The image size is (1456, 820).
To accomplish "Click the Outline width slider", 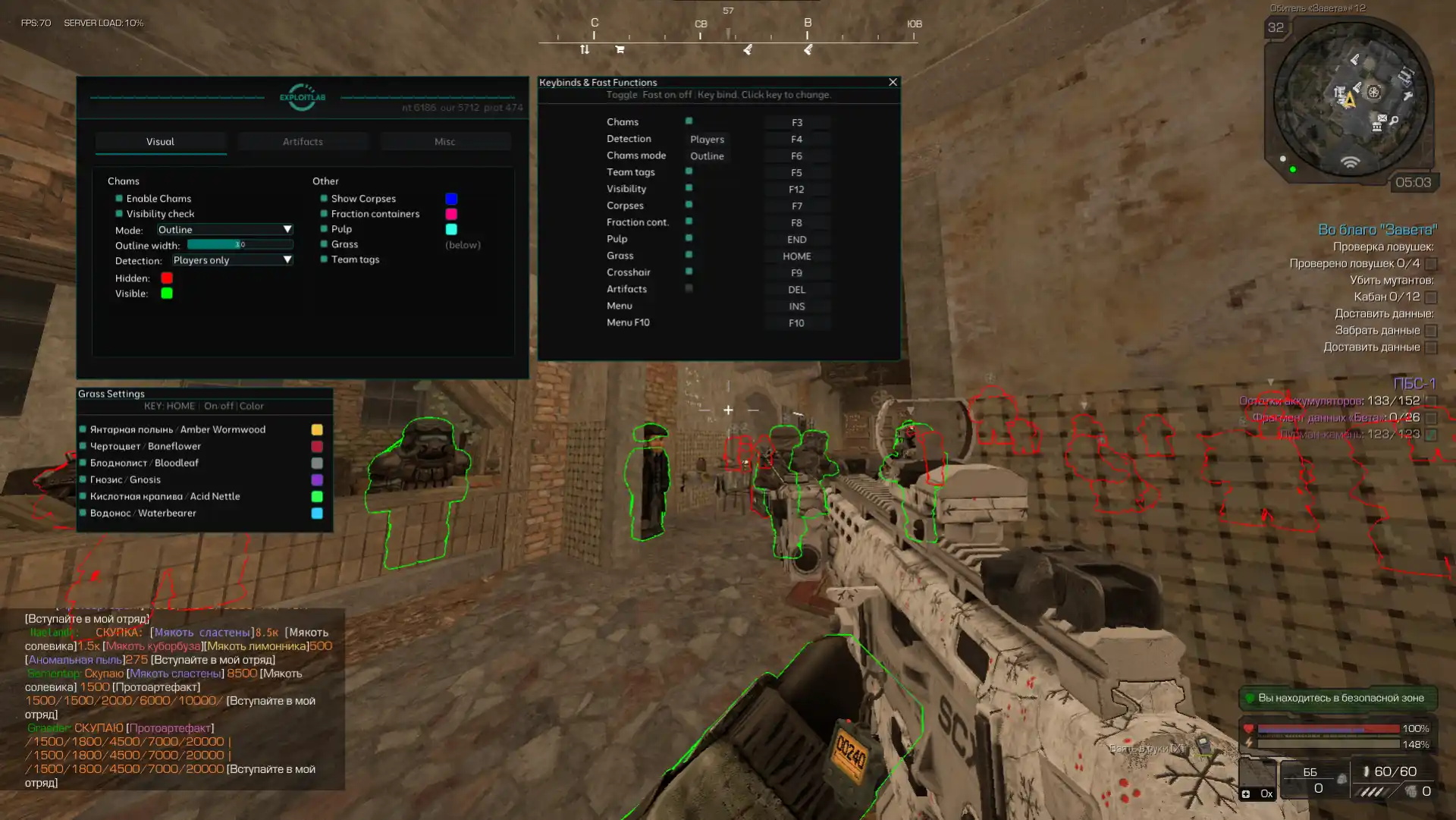I will click(240, 245).
